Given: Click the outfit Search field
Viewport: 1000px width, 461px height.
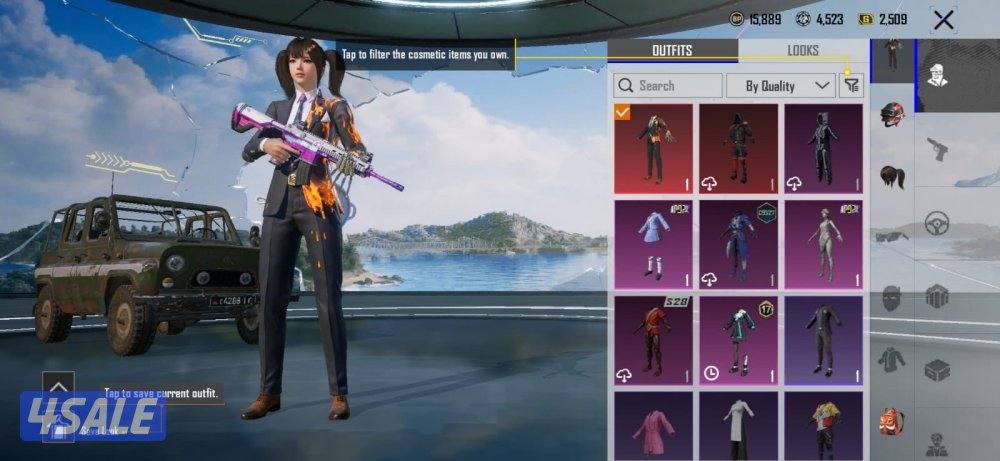Looking at the screenshot, I should coord(668,86).
